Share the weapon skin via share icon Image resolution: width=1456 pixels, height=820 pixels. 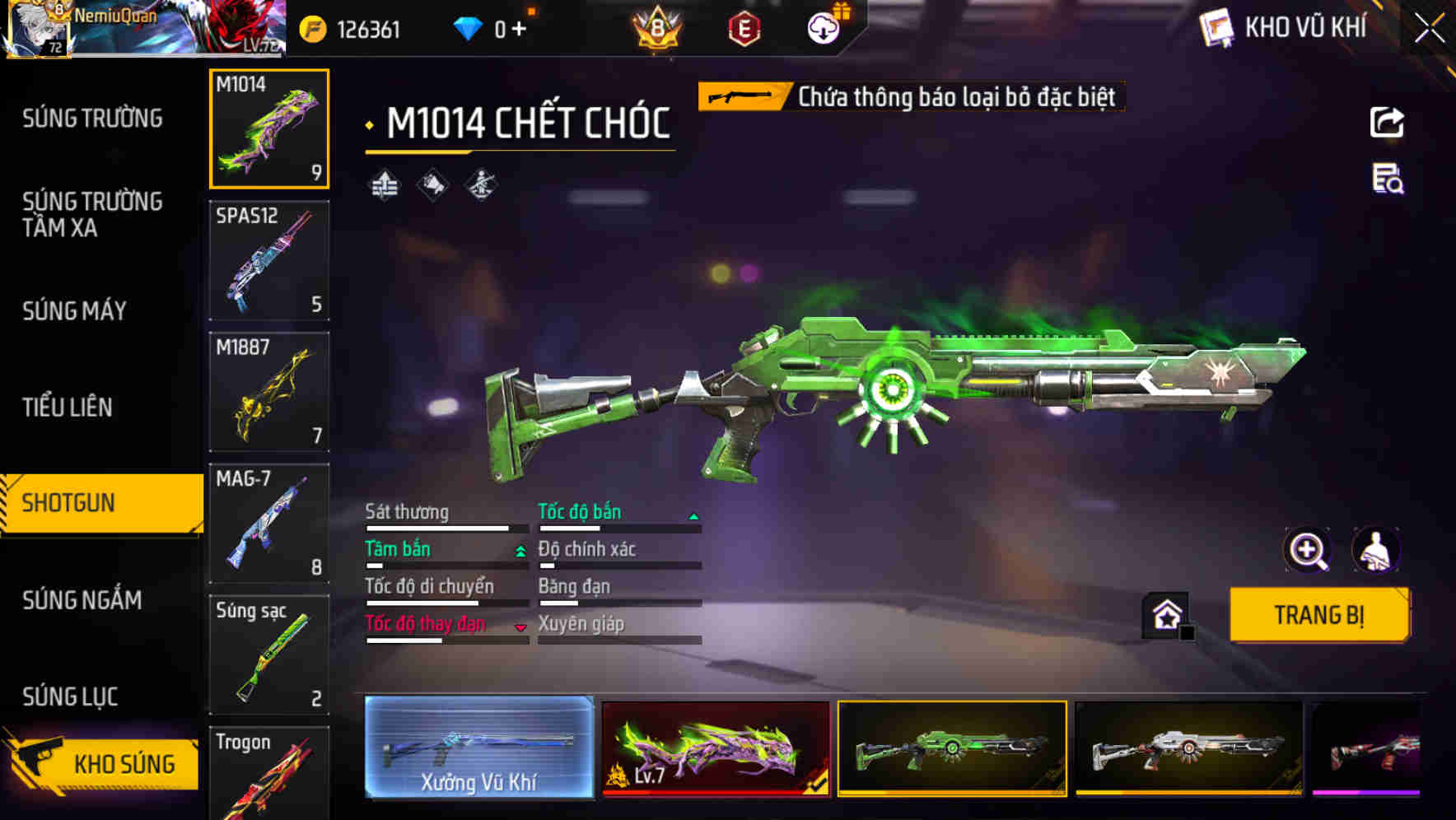point(1387,123)
